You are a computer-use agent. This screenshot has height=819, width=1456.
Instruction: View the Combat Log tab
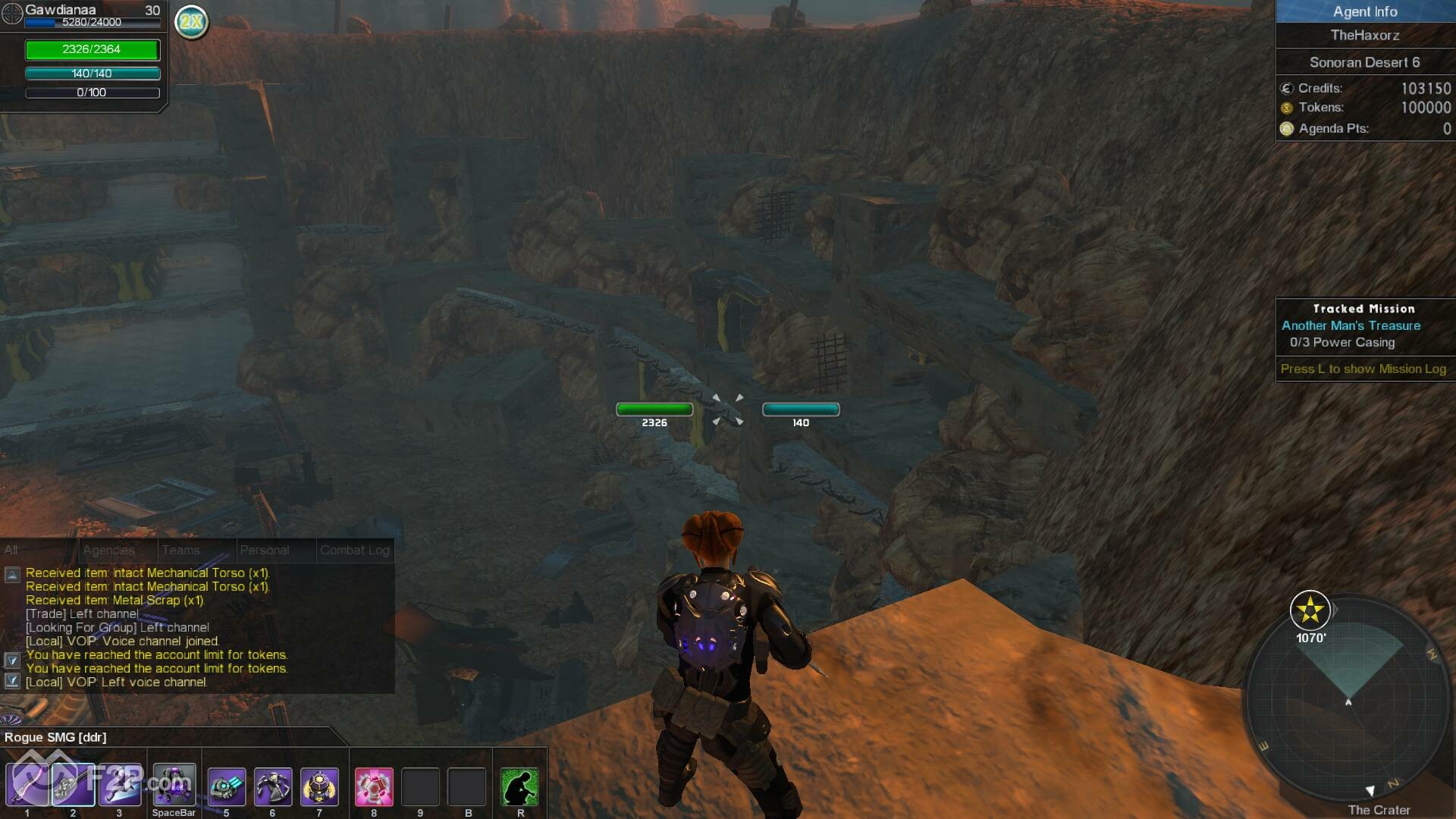(354, 550)
